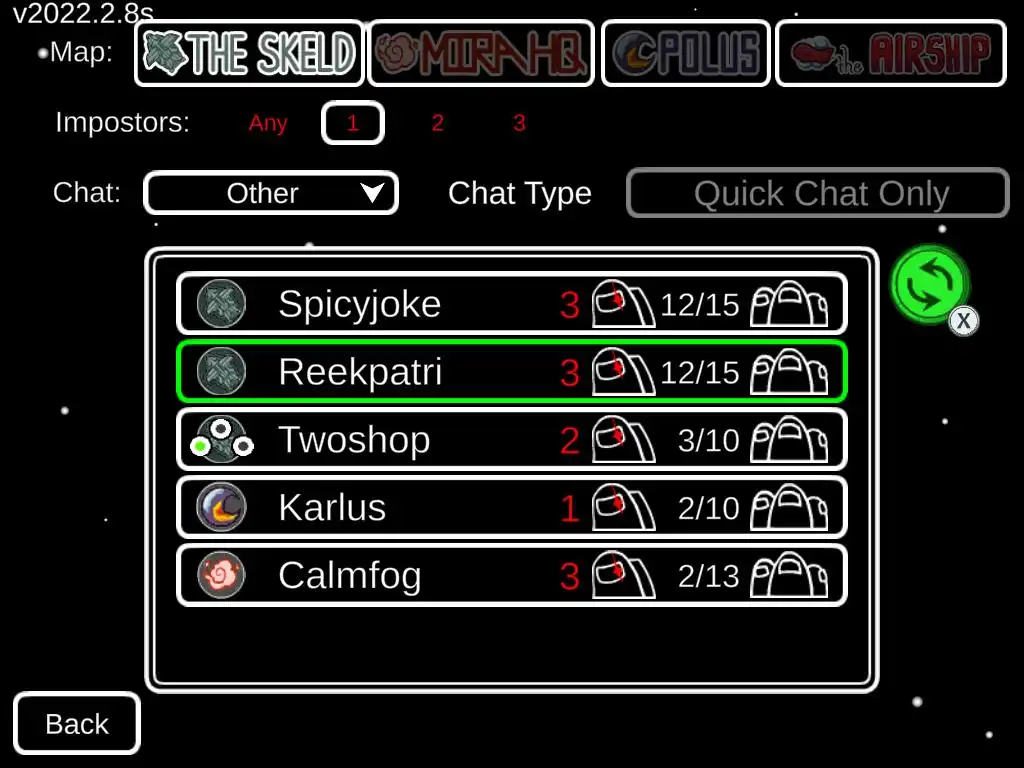Join the Twoshop lobby

[512, 439]
